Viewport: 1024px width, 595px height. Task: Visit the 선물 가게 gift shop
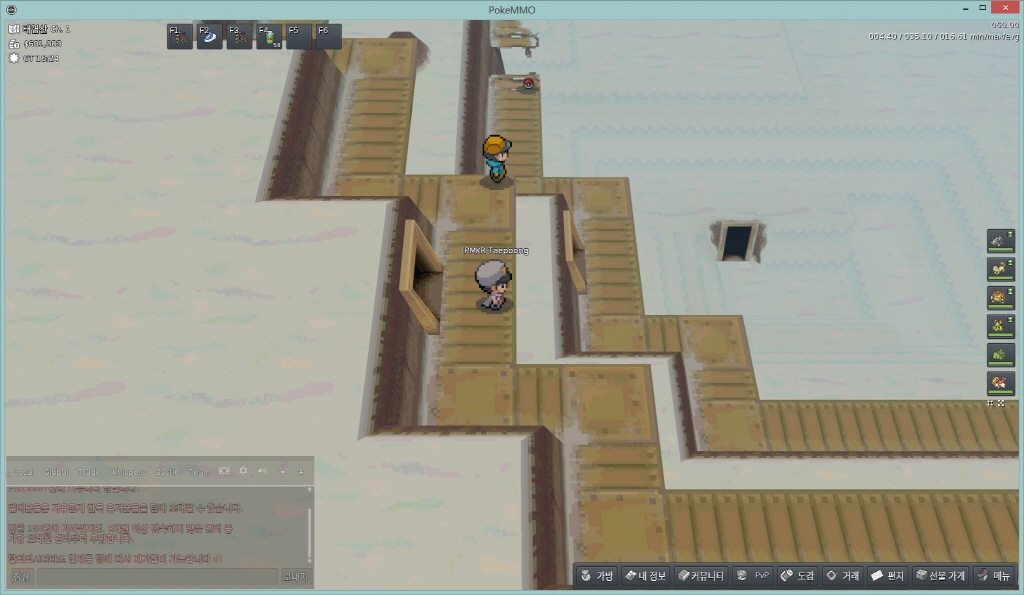click(940, 576)
